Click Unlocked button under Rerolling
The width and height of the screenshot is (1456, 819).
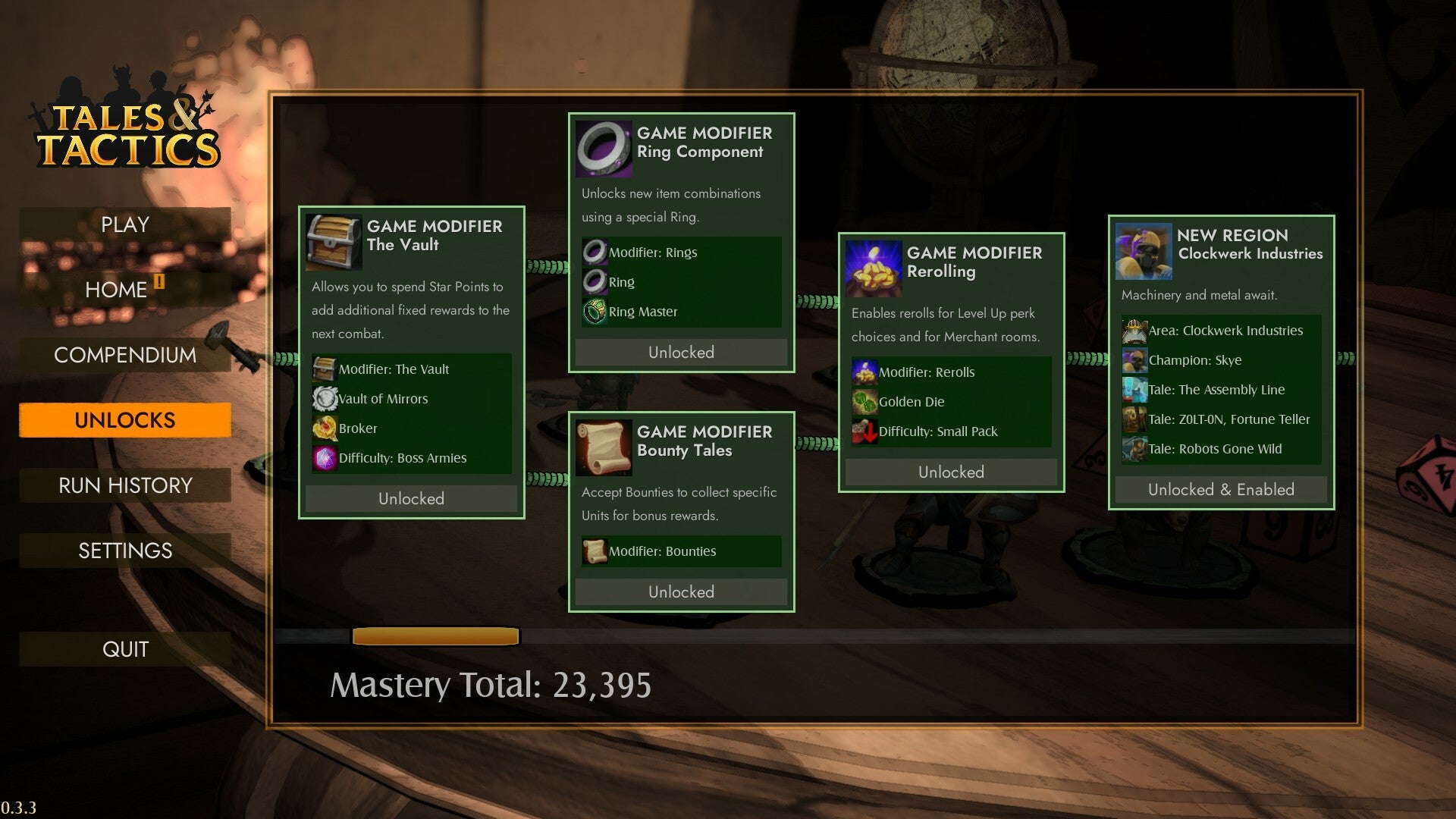[x=951, y=472]
